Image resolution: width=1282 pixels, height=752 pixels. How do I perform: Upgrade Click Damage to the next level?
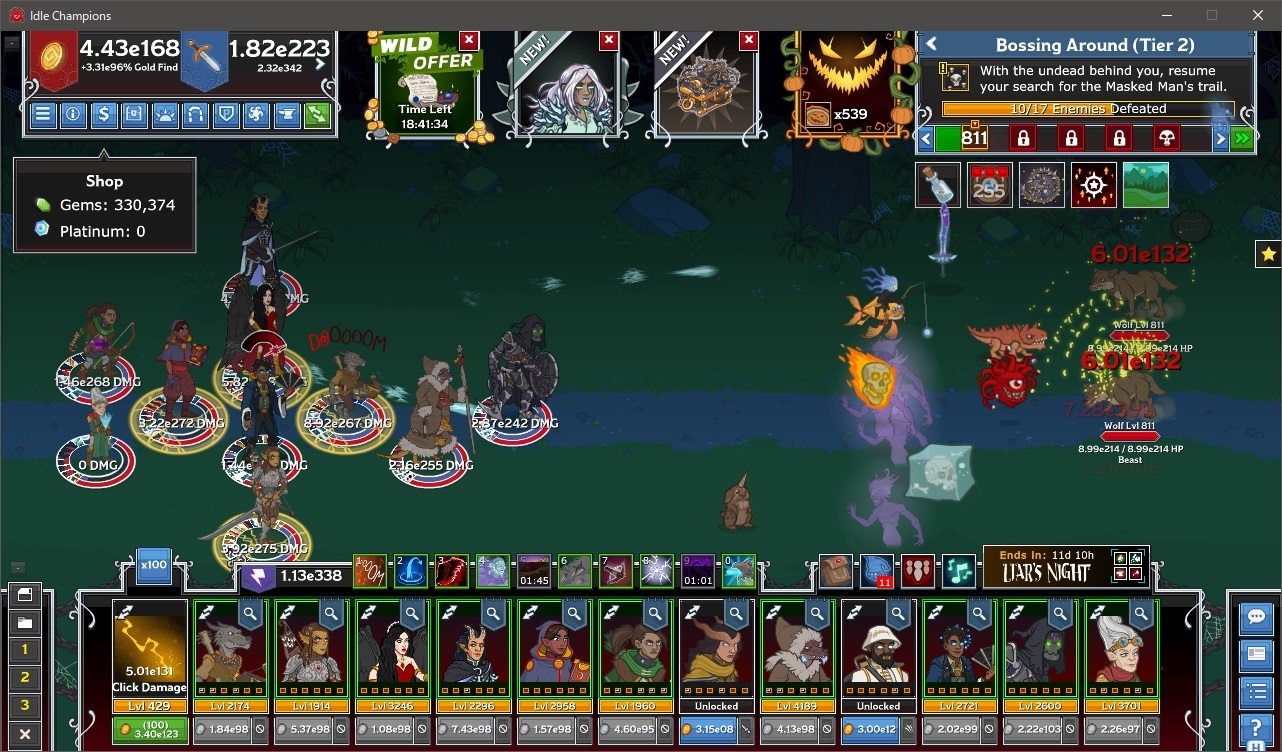click(x=149, y=730)
